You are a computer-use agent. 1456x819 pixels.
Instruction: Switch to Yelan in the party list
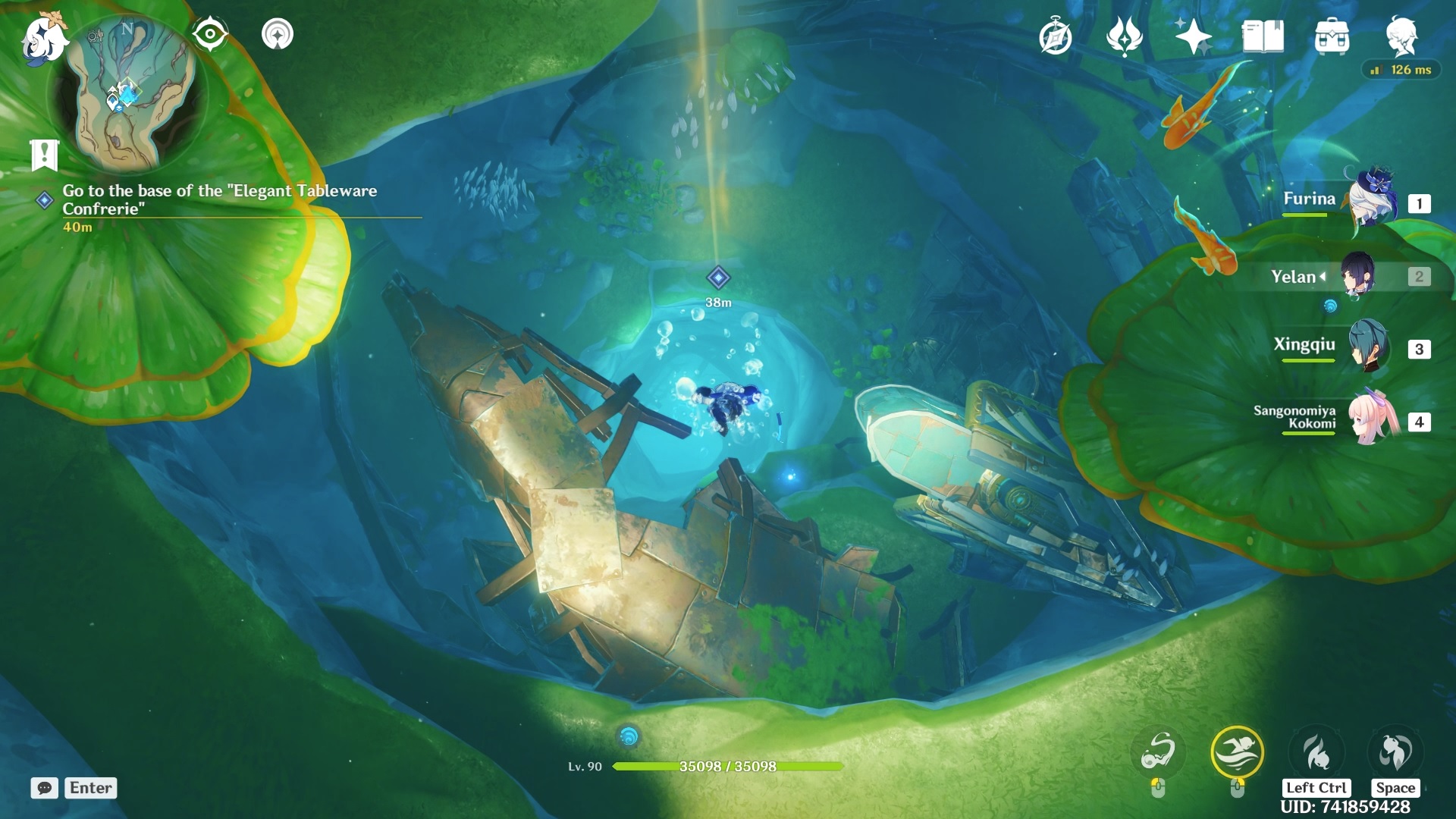[x=1357, y=277]
